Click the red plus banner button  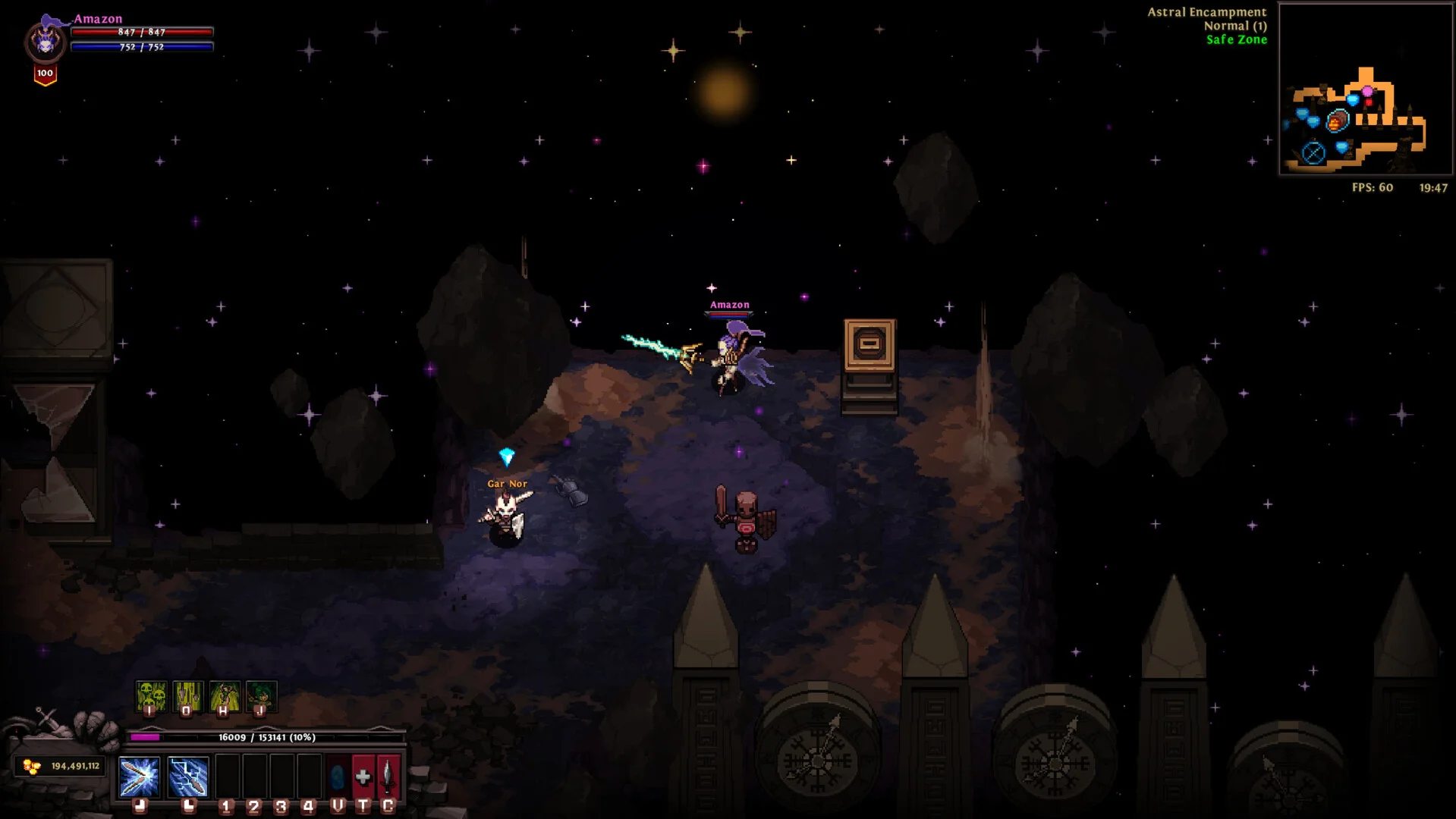(363, 777)
